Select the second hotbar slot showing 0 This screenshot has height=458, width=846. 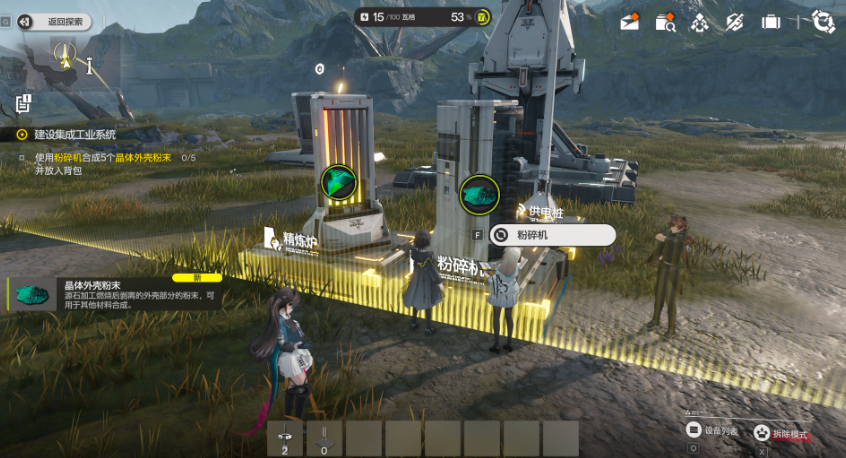pyautogui.click(x=325, y=438)
